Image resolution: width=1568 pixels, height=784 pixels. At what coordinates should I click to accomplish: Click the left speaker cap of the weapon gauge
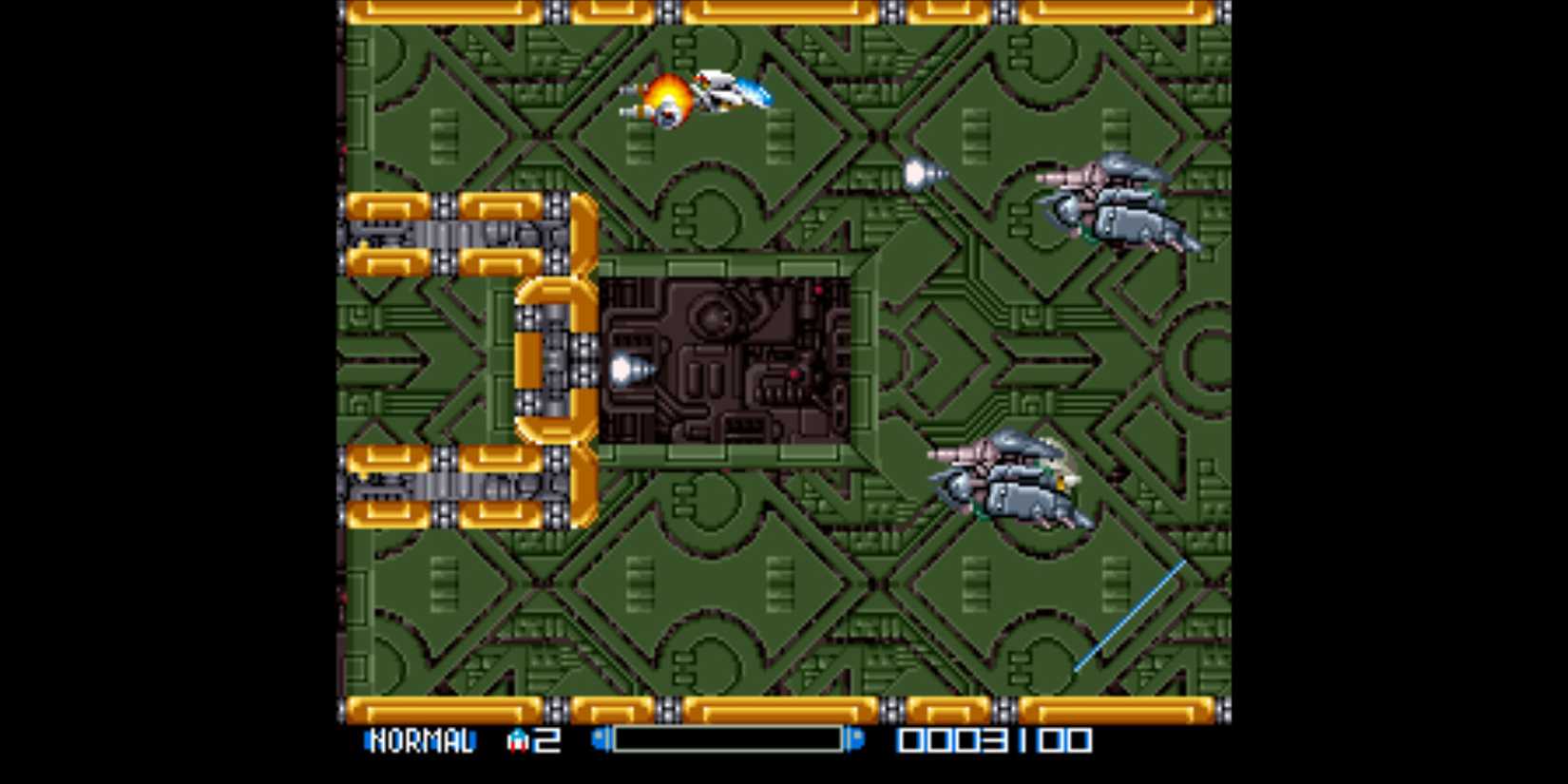[x=598, y=739]
